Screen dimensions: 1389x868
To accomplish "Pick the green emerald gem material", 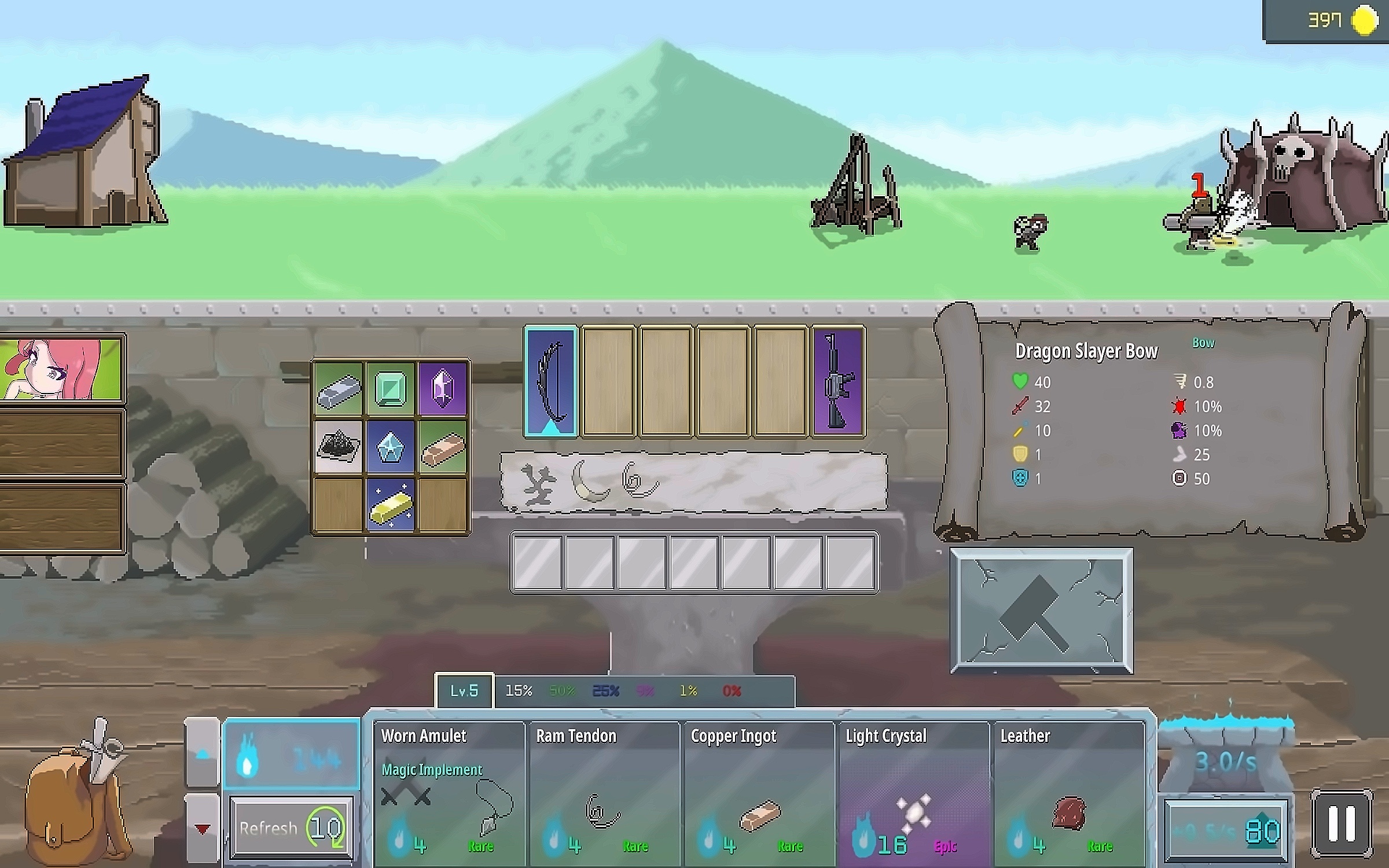I will 391,389.
